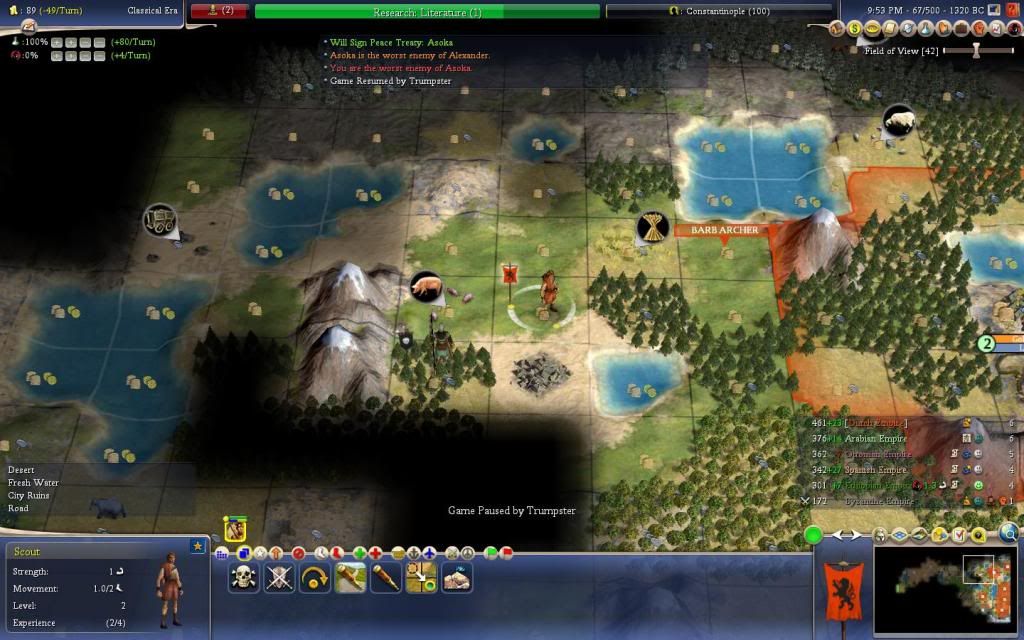The height and width of the screenshot is (640, 1024).
Task: Activate the skull Delete Unit command
Action: coord(244,577)
